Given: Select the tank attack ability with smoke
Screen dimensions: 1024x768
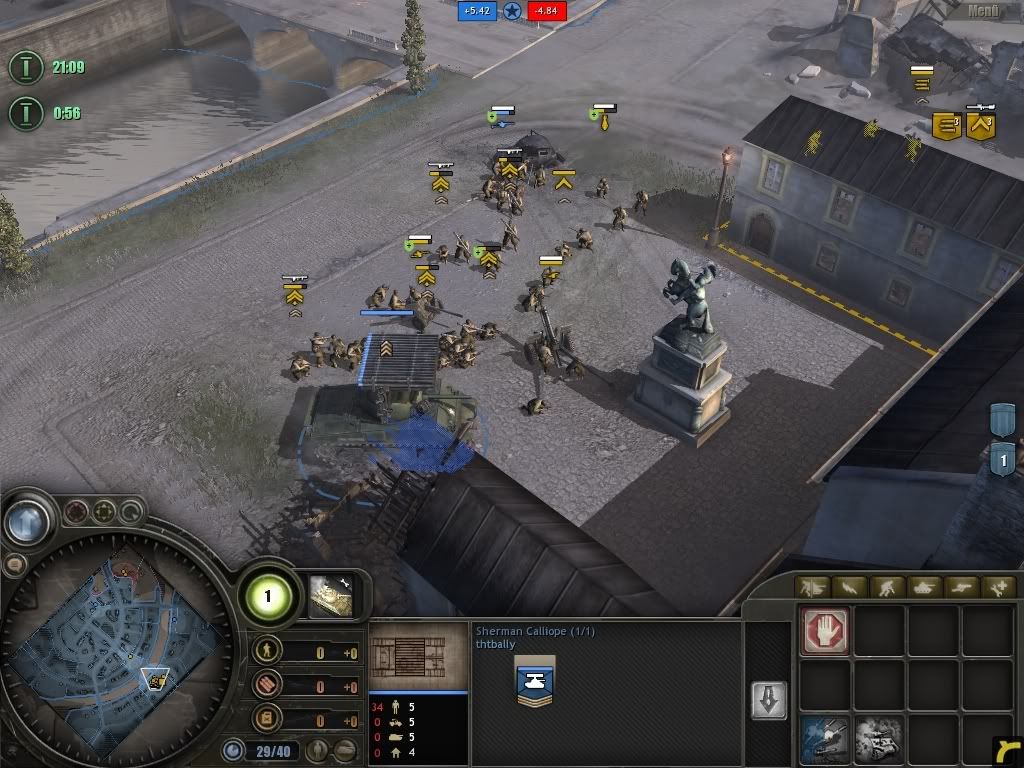Looking at the screenshot, I should [878, 739].
